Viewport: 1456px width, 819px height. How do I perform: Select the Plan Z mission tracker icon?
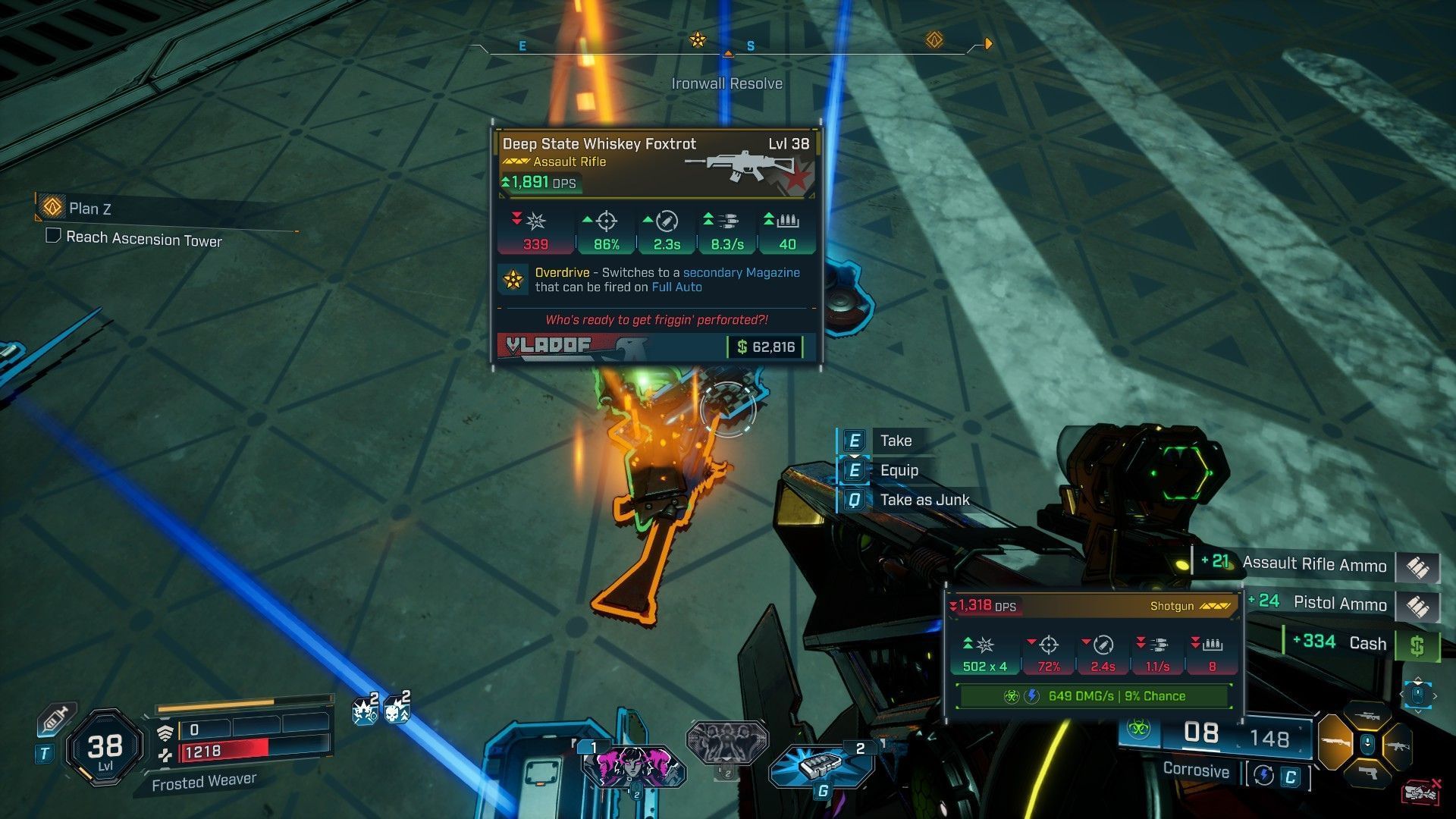(x=52, y=206)
